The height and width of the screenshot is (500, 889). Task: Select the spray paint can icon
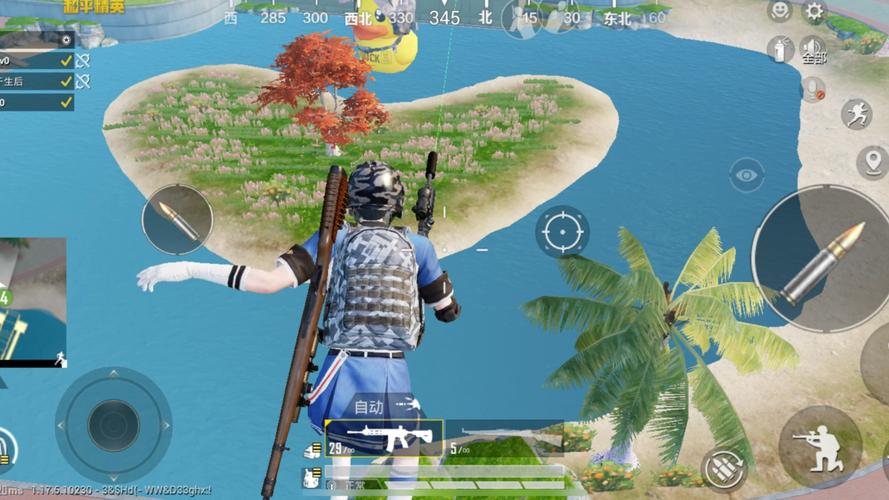780,48
